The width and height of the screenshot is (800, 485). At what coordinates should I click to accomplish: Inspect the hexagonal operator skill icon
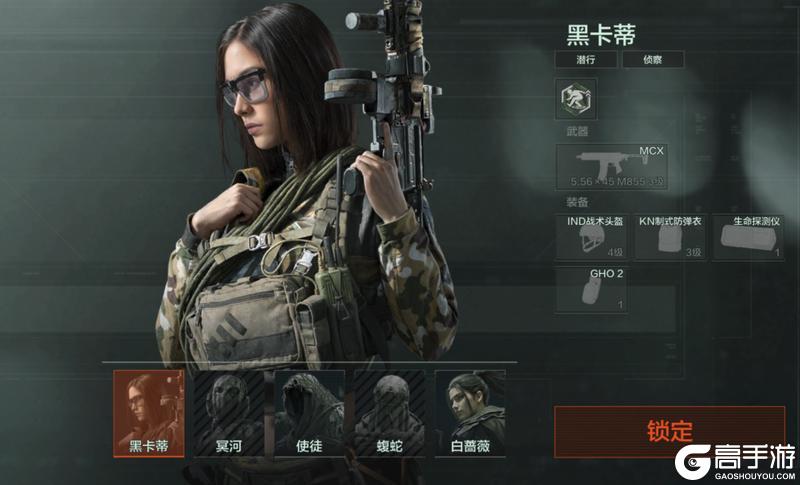[x=575, y=101]
